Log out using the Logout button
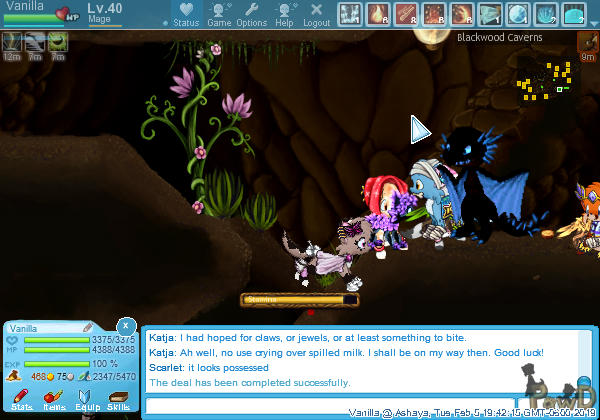The height and width of the screenshot is (420, 600). [316, 14]
